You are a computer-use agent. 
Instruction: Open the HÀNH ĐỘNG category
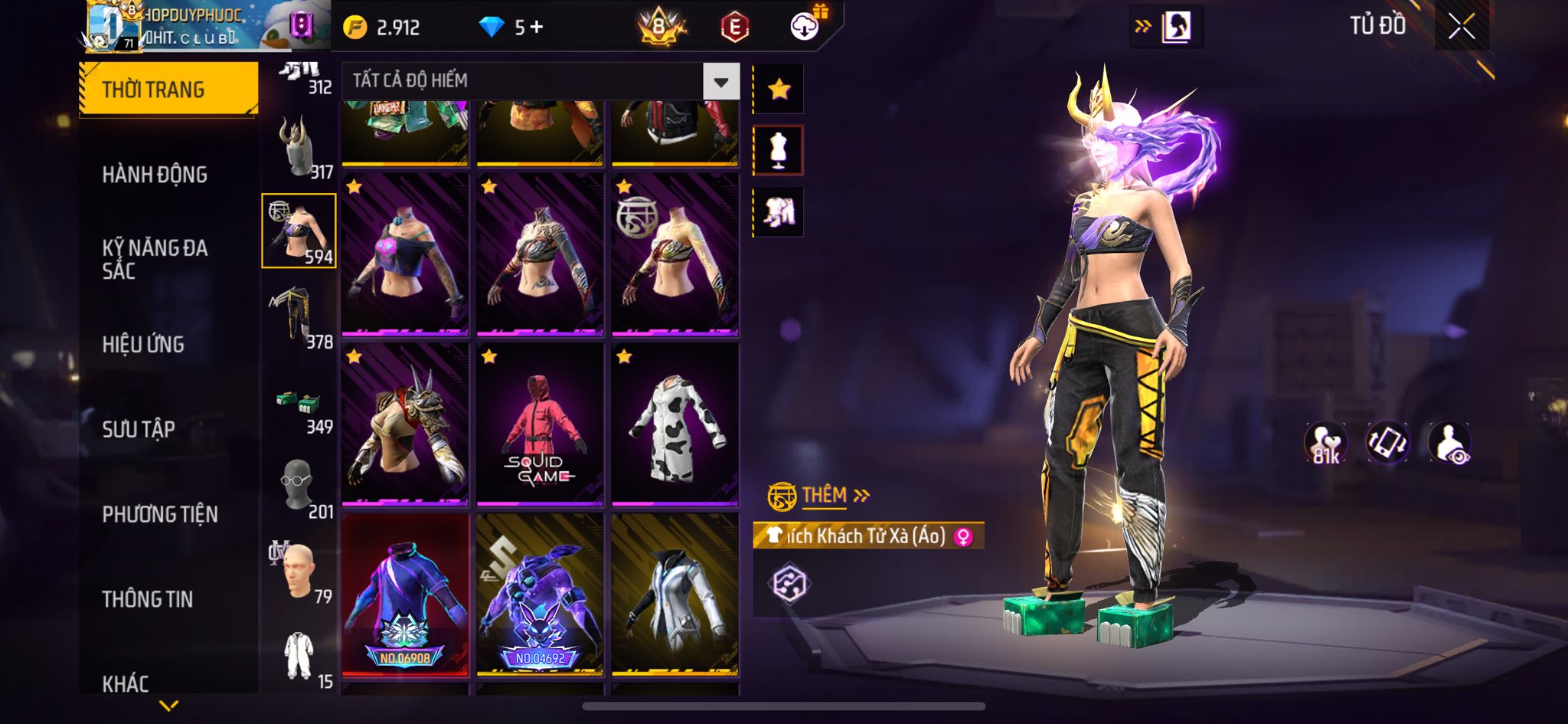coord(155,175)
